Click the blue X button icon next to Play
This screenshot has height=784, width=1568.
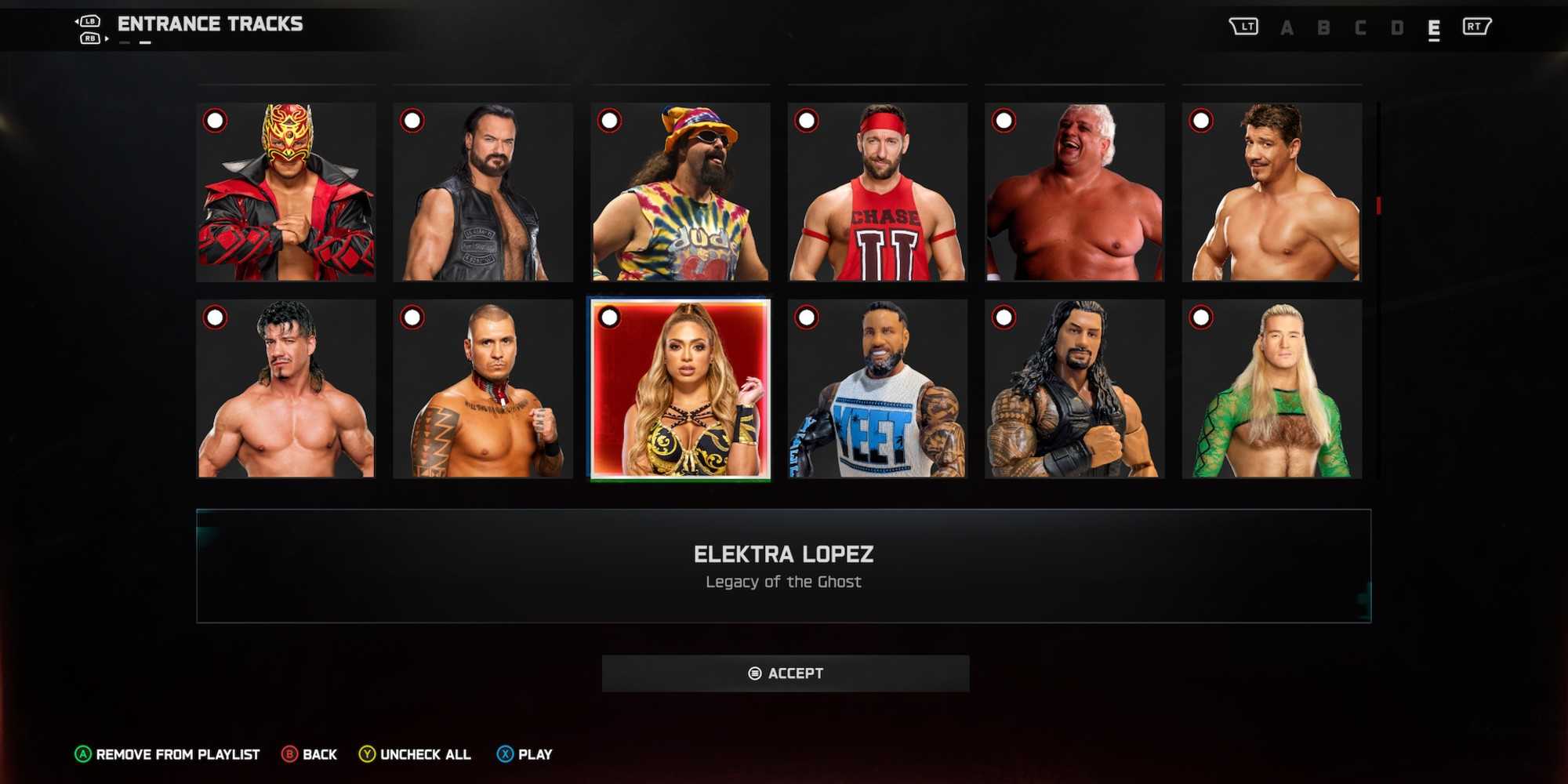click(502, 754)
